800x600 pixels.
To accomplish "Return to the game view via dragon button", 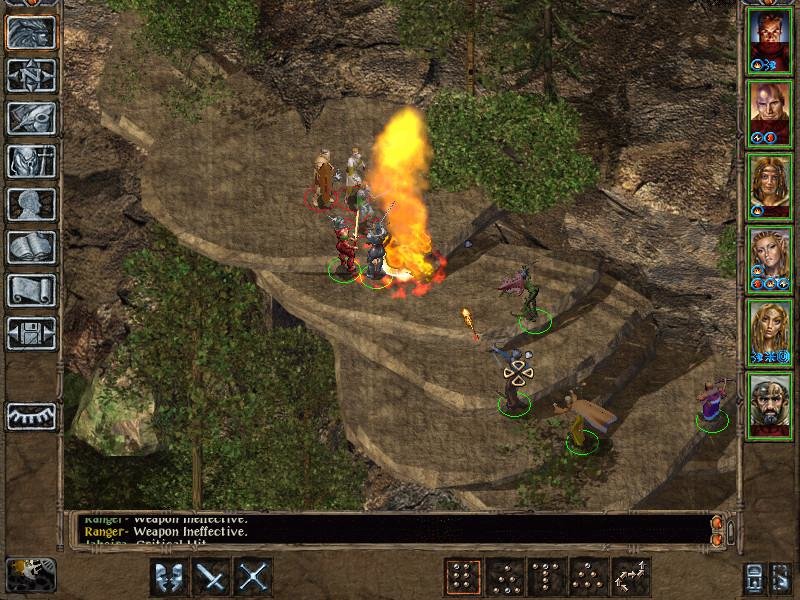I will coord(31,33).
